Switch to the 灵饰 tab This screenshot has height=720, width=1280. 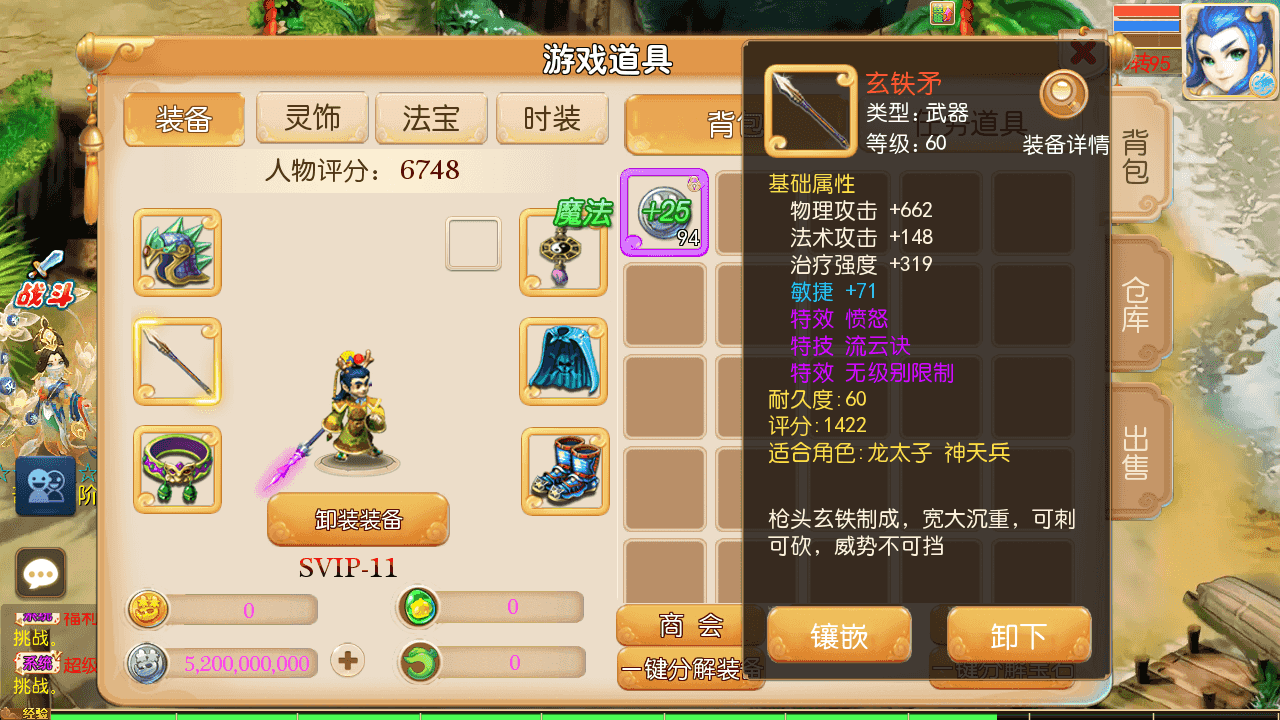[x=311, y=117]
